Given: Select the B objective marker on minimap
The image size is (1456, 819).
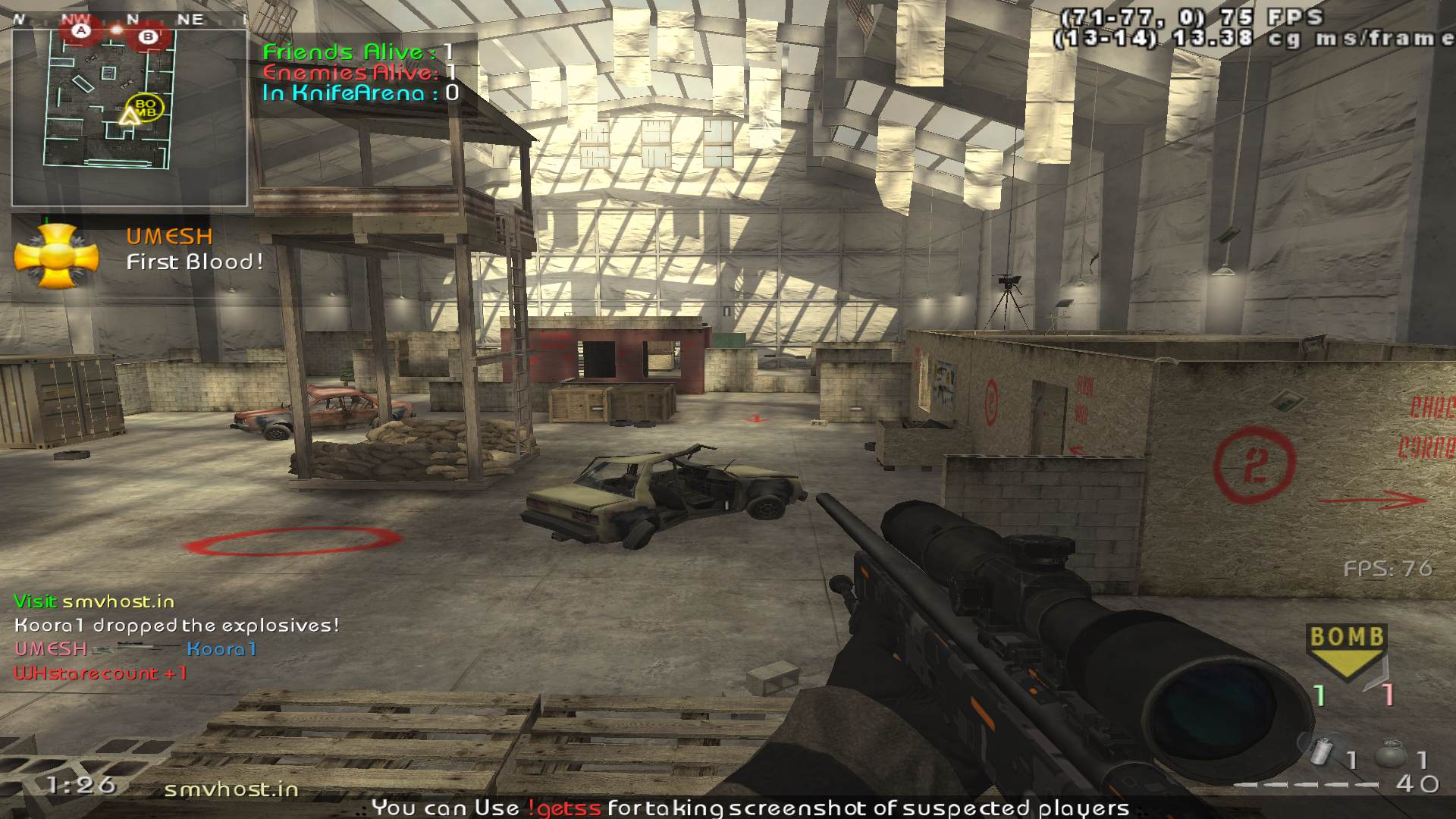Looking at the screenshot, I should point(149,36).
